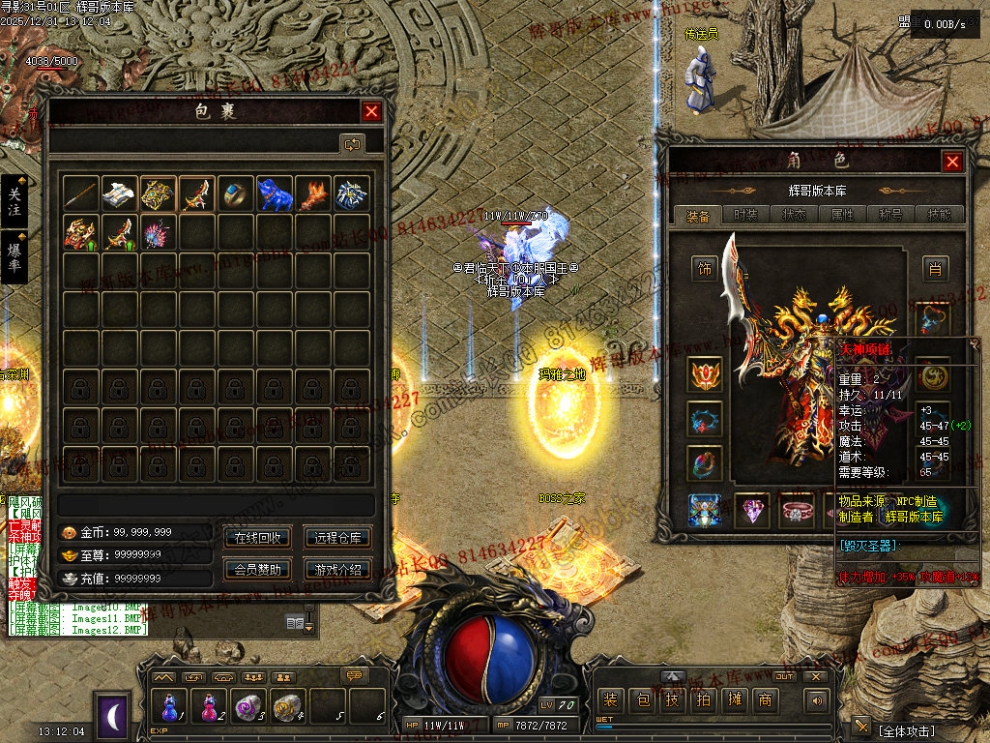Select the blue-gem gold ring in the bag
Viewport: 990px width, 743px height.
235,195
